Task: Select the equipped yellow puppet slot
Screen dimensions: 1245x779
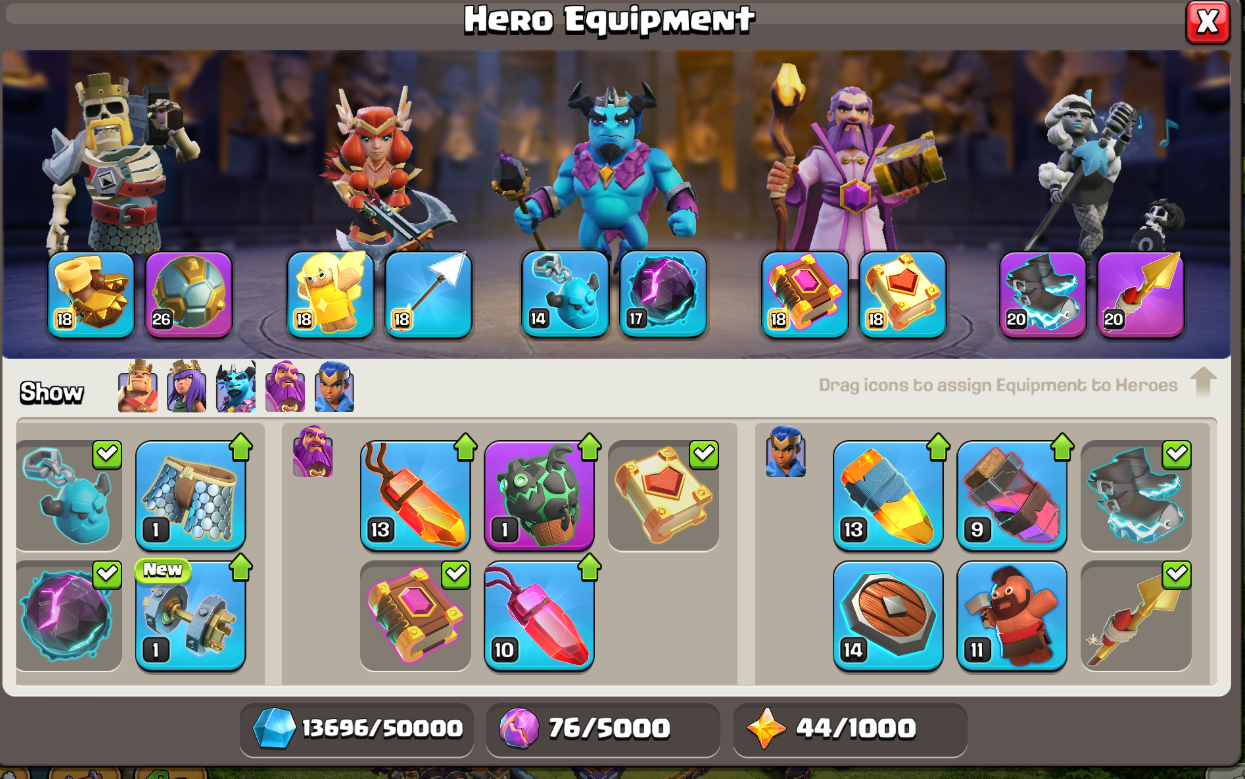Action: pyautogui.click(x=330, y=294)
